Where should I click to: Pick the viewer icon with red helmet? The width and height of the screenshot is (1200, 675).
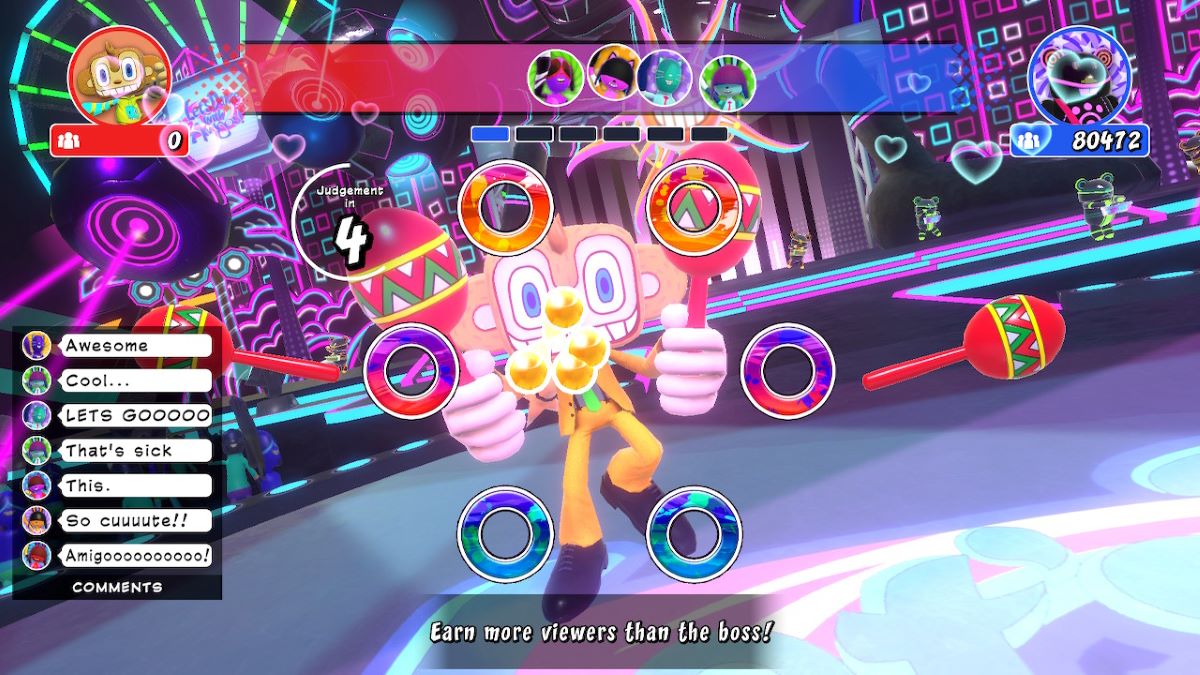pyautogui.click(x=727, y=81)
